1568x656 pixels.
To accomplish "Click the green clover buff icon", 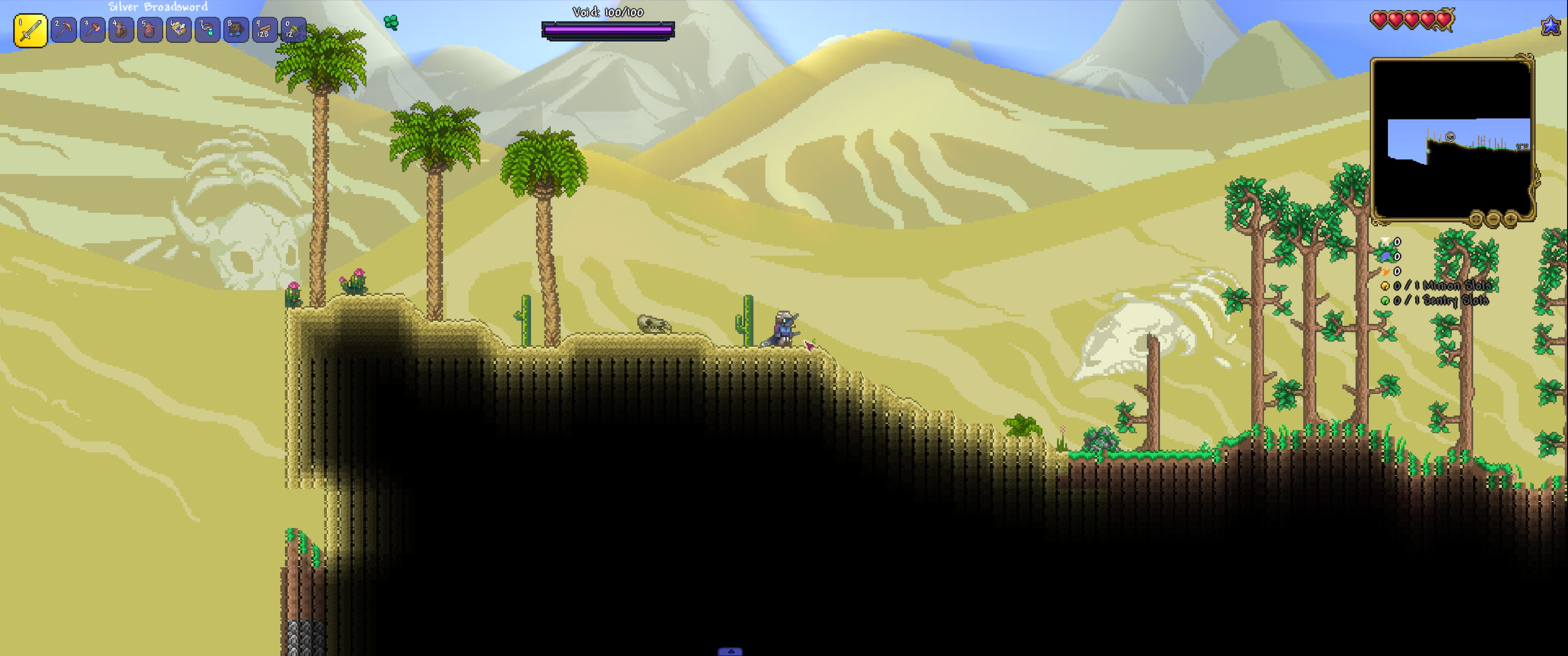I will click(x=391, y=22).
